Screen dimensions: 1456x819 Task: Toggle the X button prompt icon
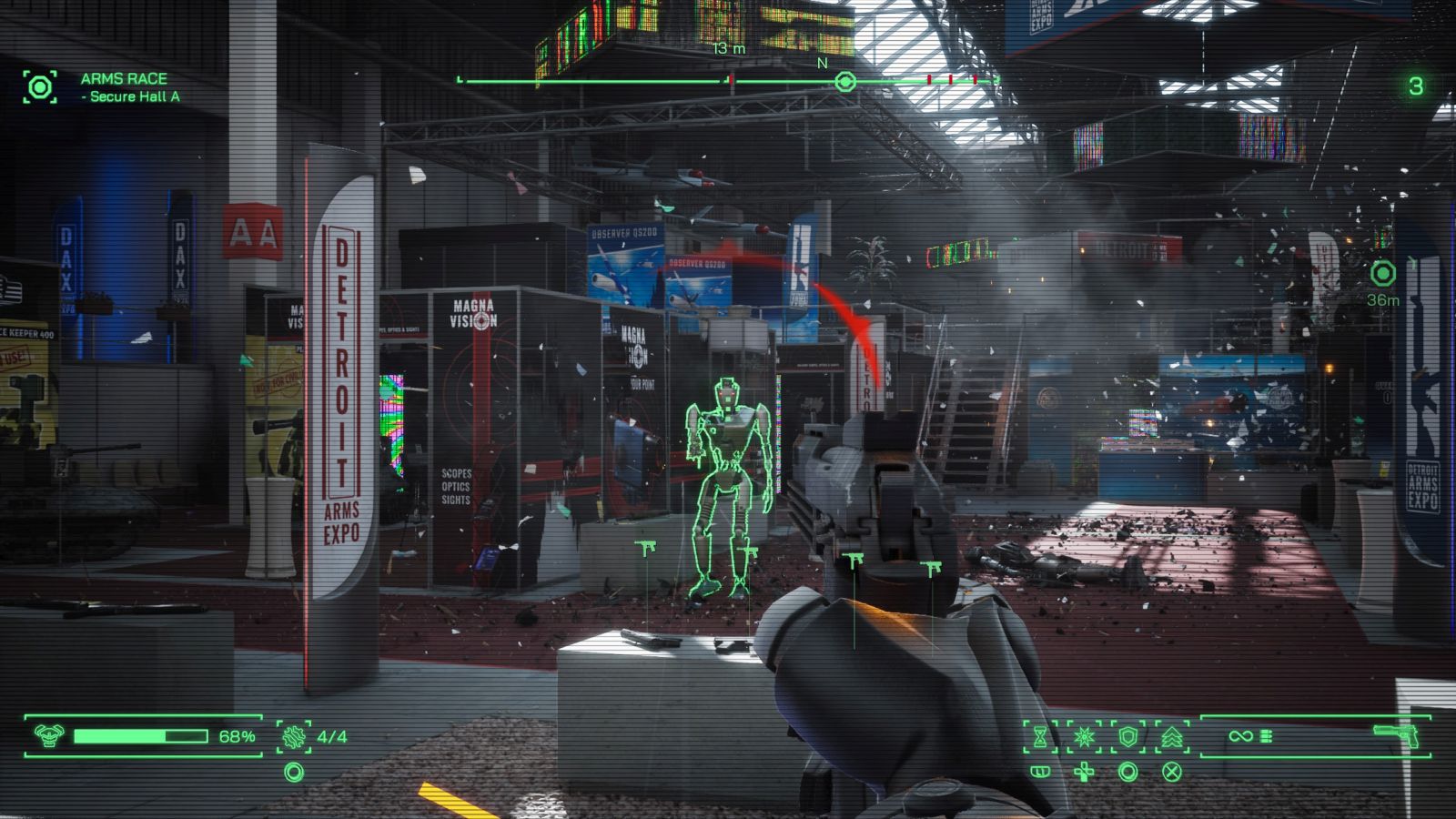click(x=1172, y=772)
